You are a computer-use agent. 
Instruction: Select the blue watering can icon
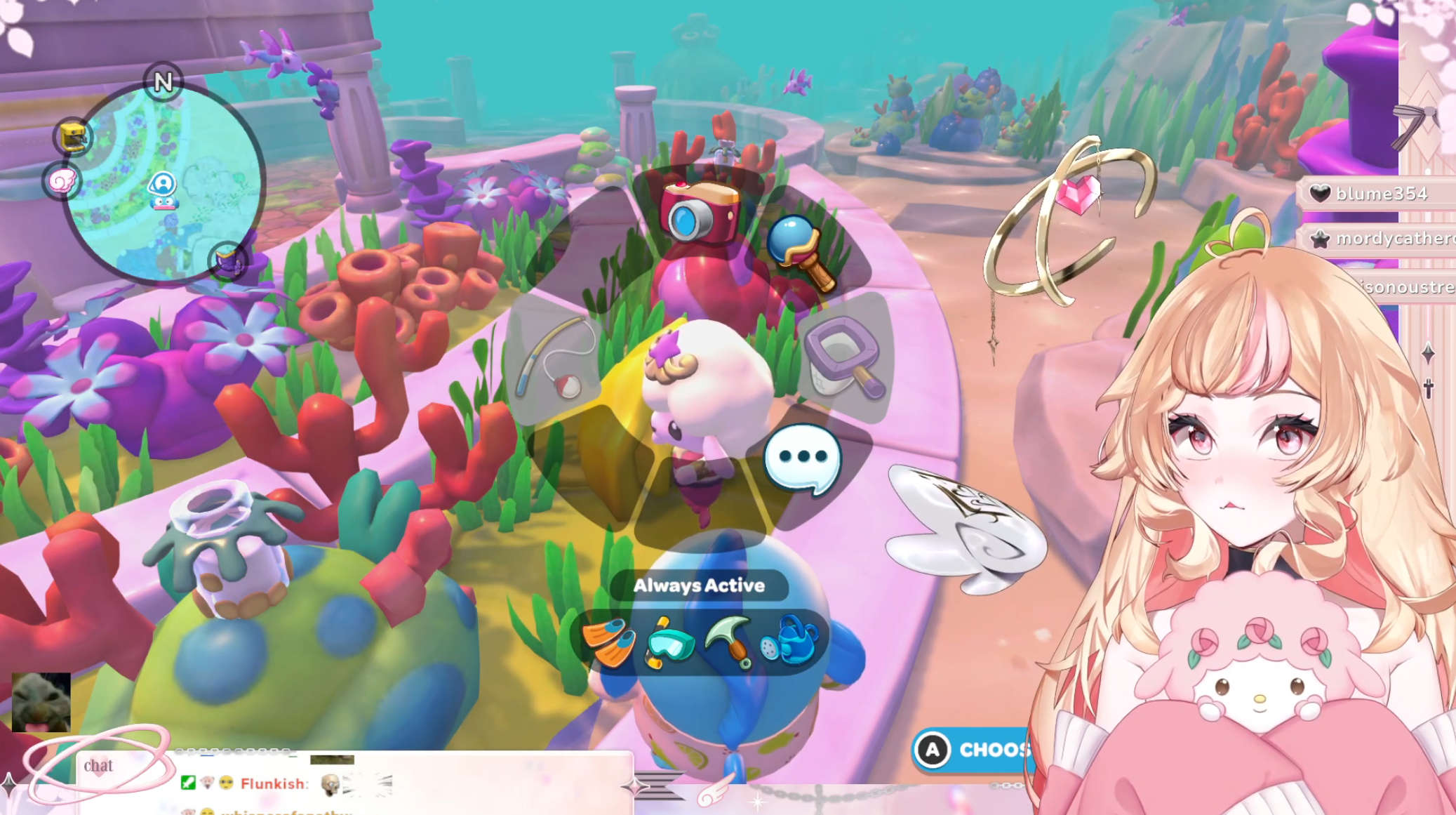790,641
